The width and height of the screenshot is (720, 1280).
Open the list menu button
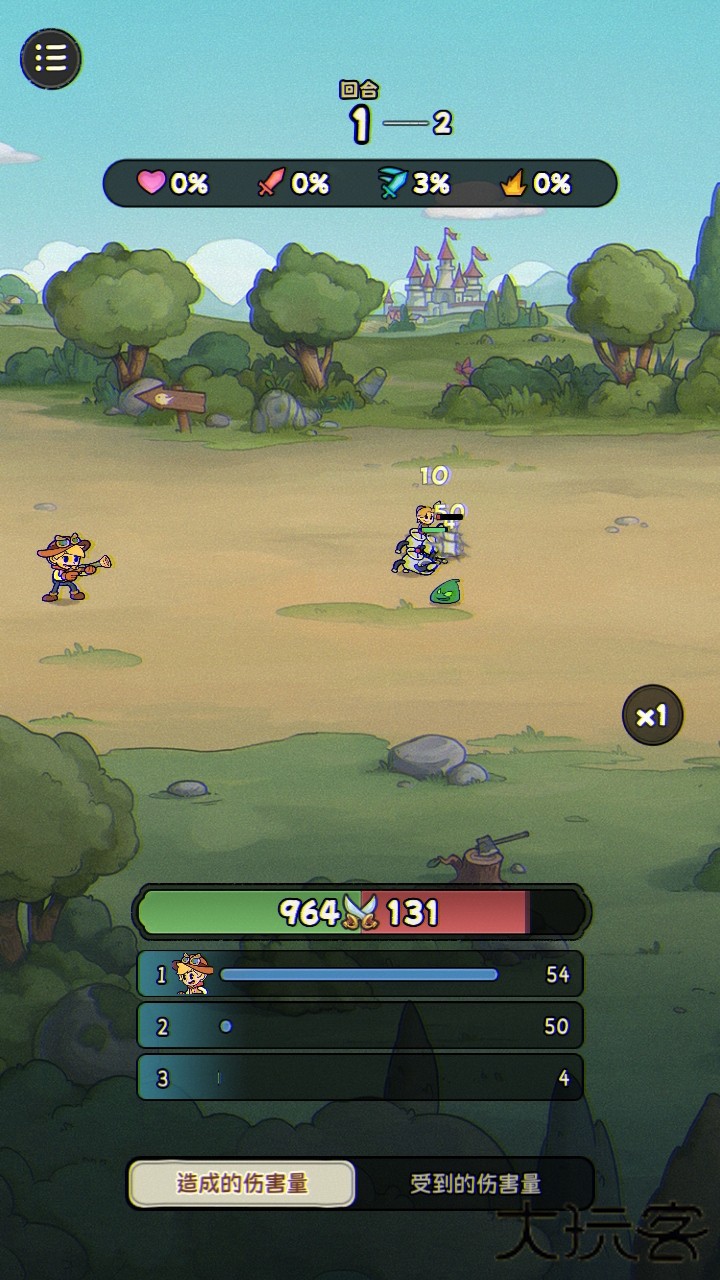51,58
